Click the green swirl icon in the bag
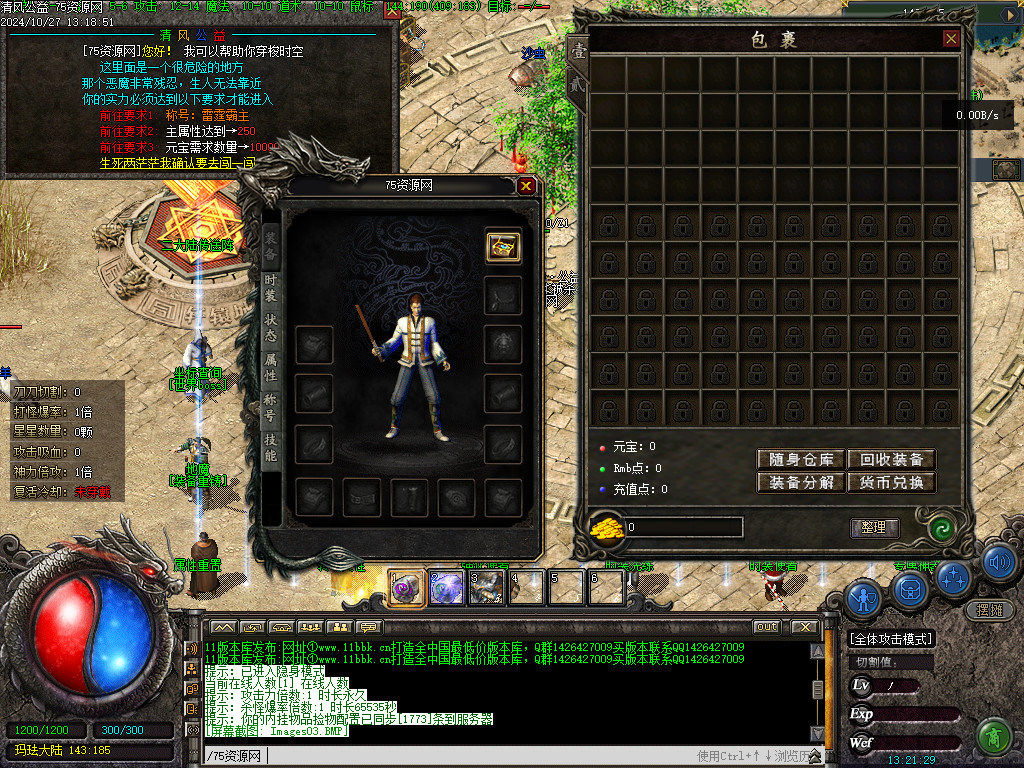 940,528
